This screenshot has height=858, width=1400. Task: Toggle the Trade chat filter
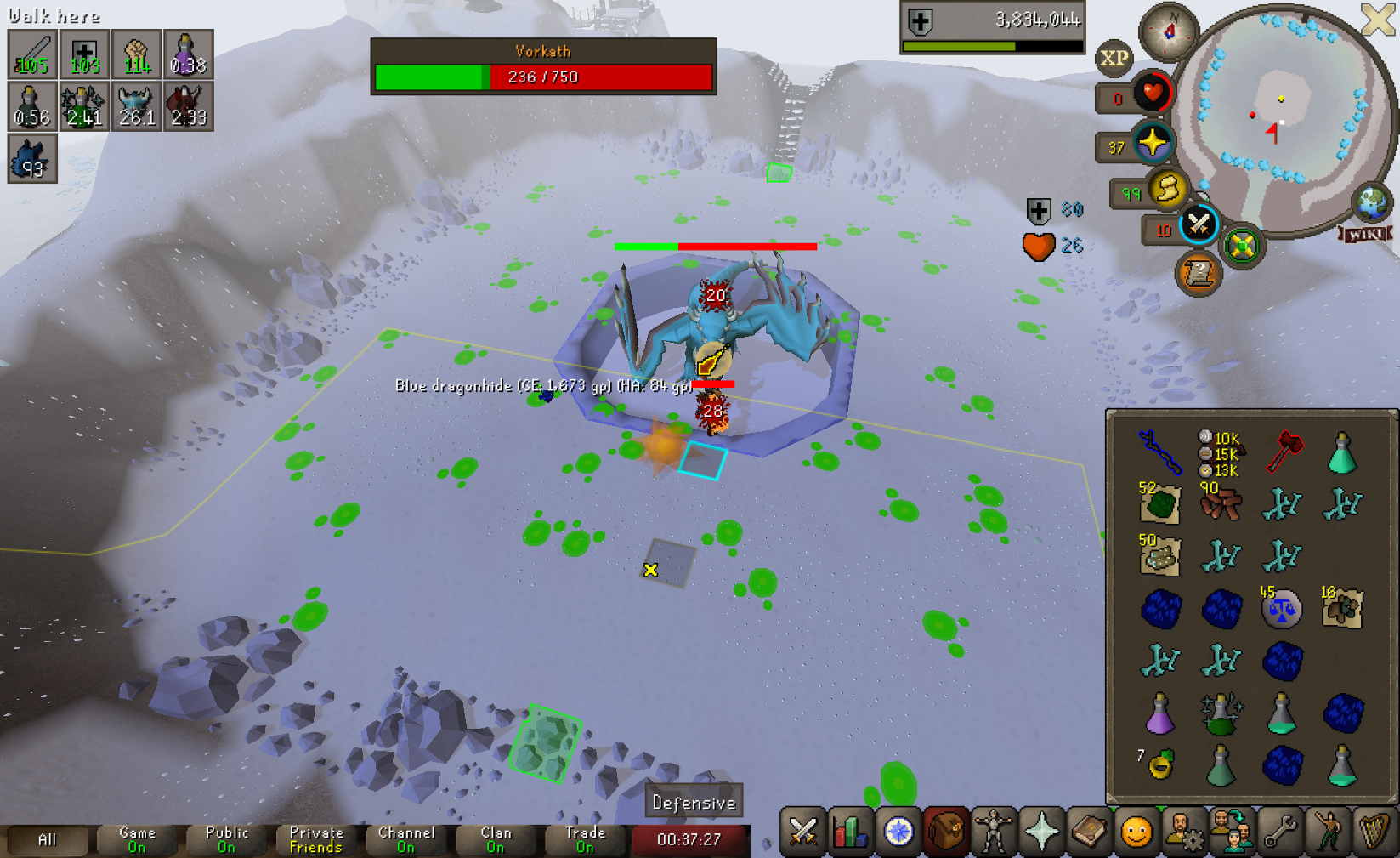point(586,840)
